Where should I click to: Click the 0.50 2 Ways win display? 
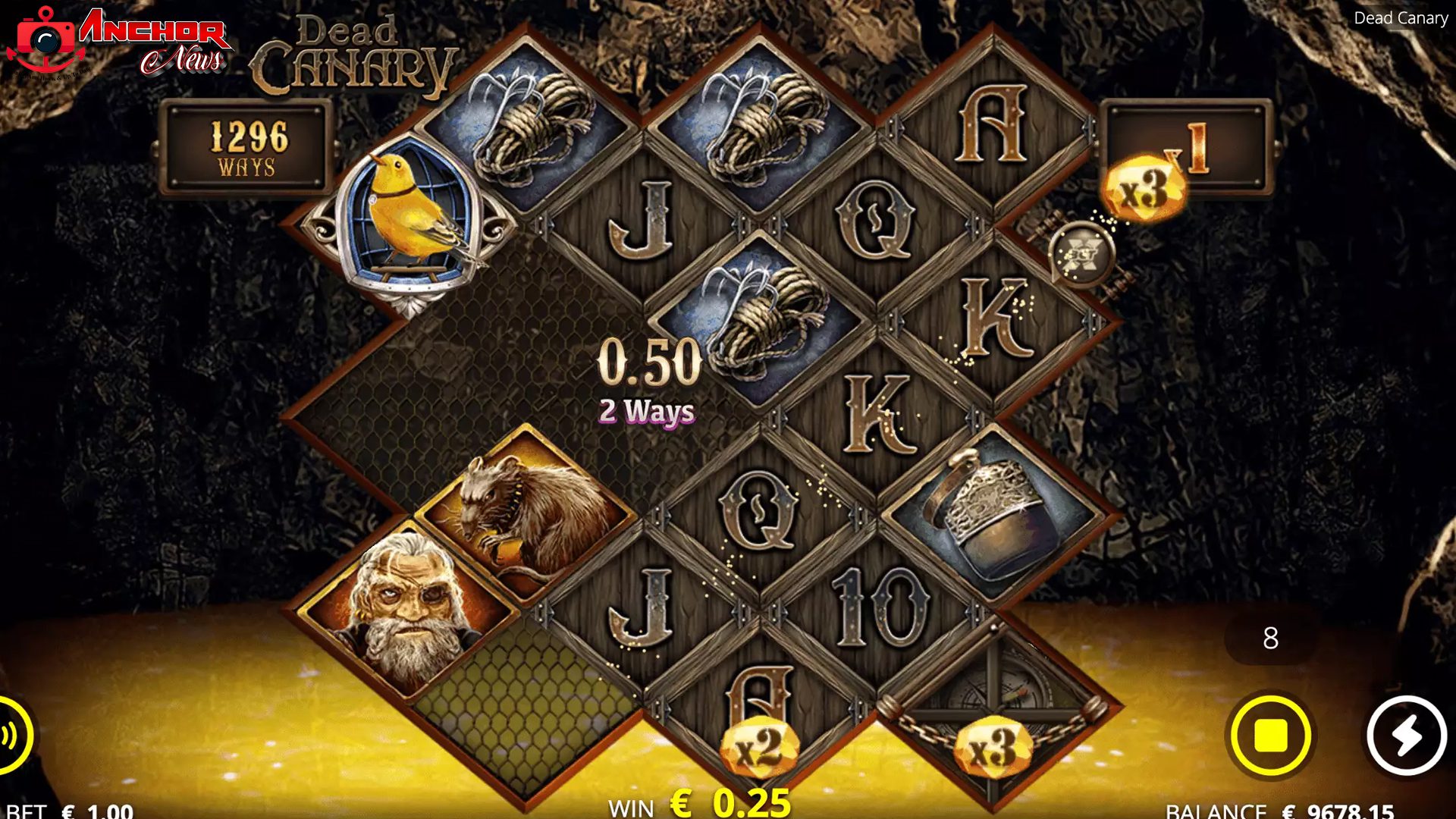coord(648,379)
